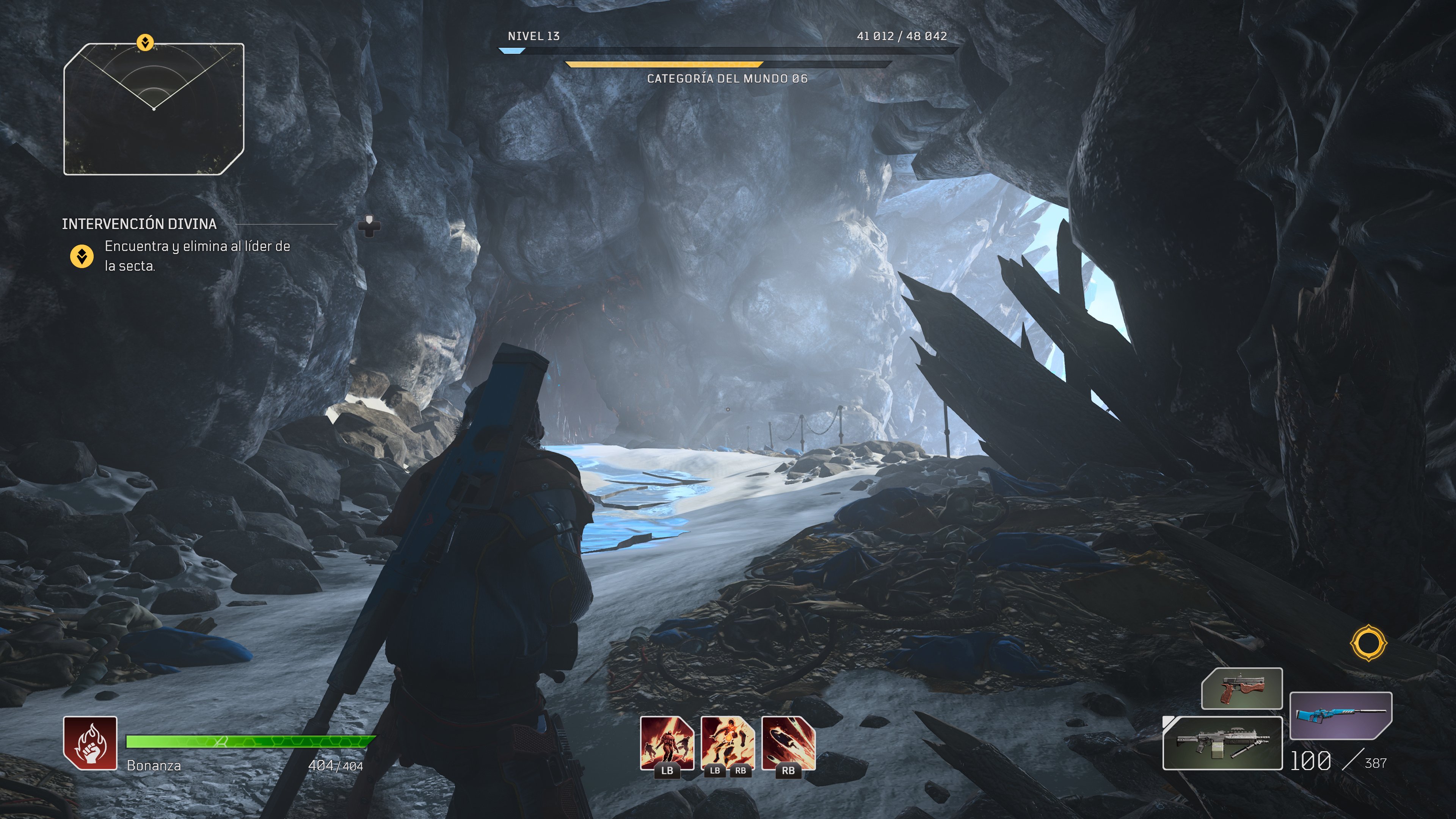Click the yellow objective marker beside the quest text
This screenshot has height=819, width=1456.
pos(82,257)
